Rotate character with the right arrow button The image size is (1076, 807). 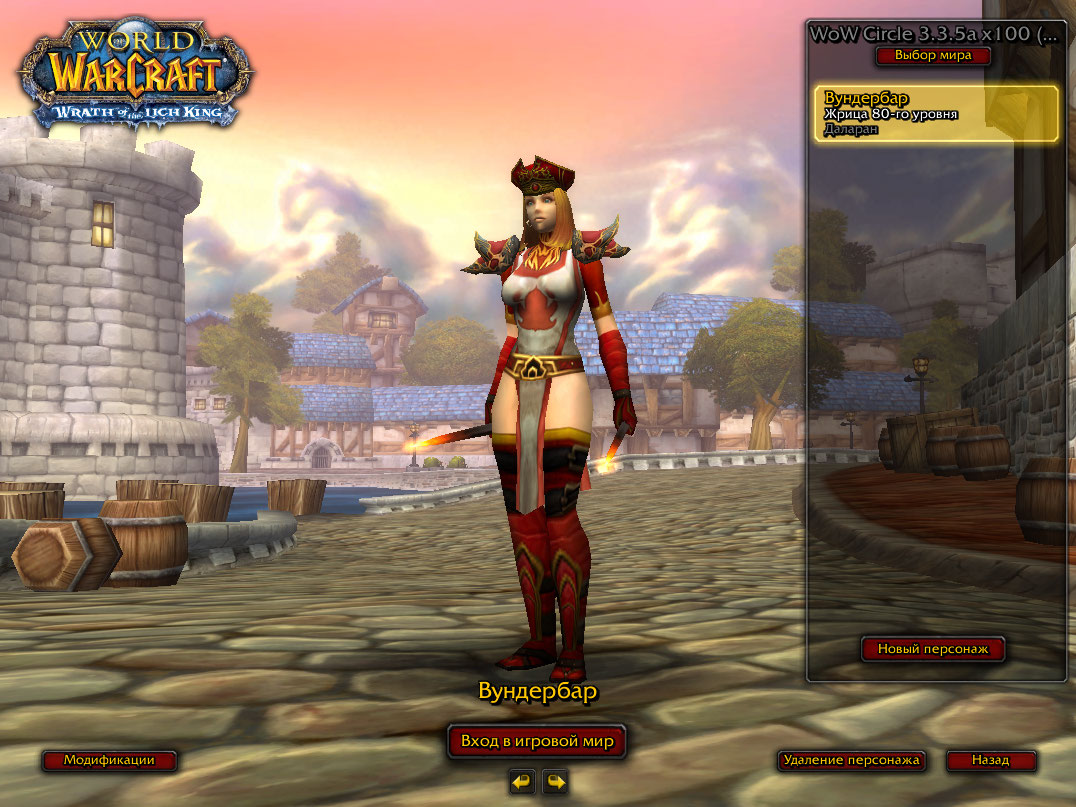tap(555, 781)
